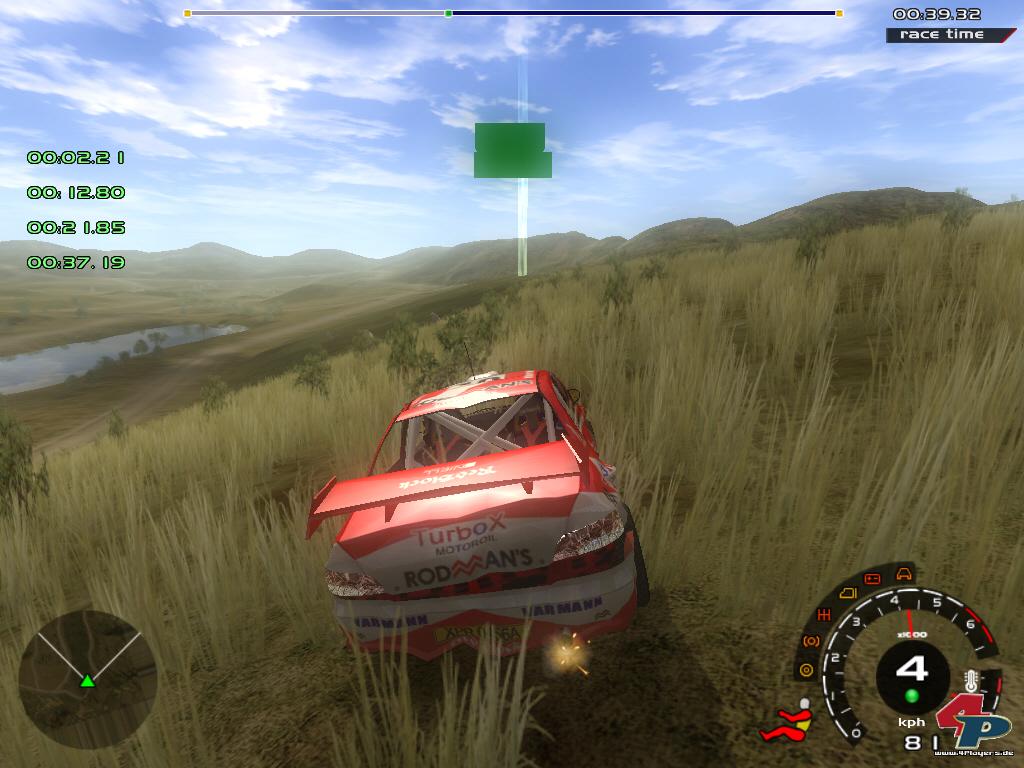This screenshot has height=768, width=1024.
Task: Click the tire damage icon
Action: click(x=805, y=669)
